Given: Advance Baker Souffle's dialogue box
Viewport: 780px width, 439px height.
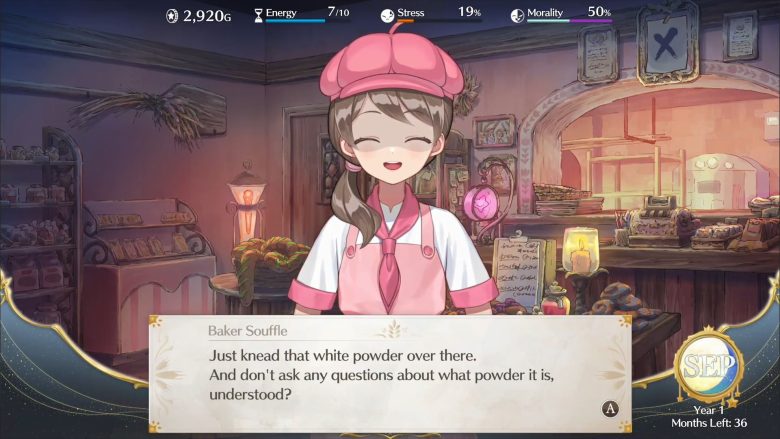Looking at the screenshot, I should click(609, 408).
